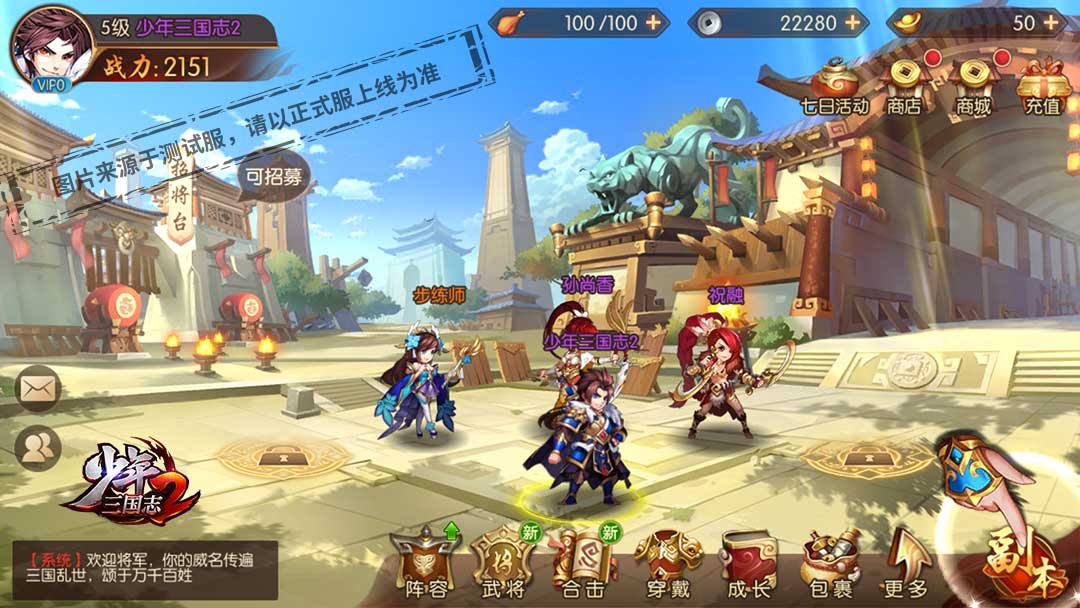Open the 包裹 bag inventory
Image resolution: width=1080 pixels, height=608 pixels.
(830, 563)
